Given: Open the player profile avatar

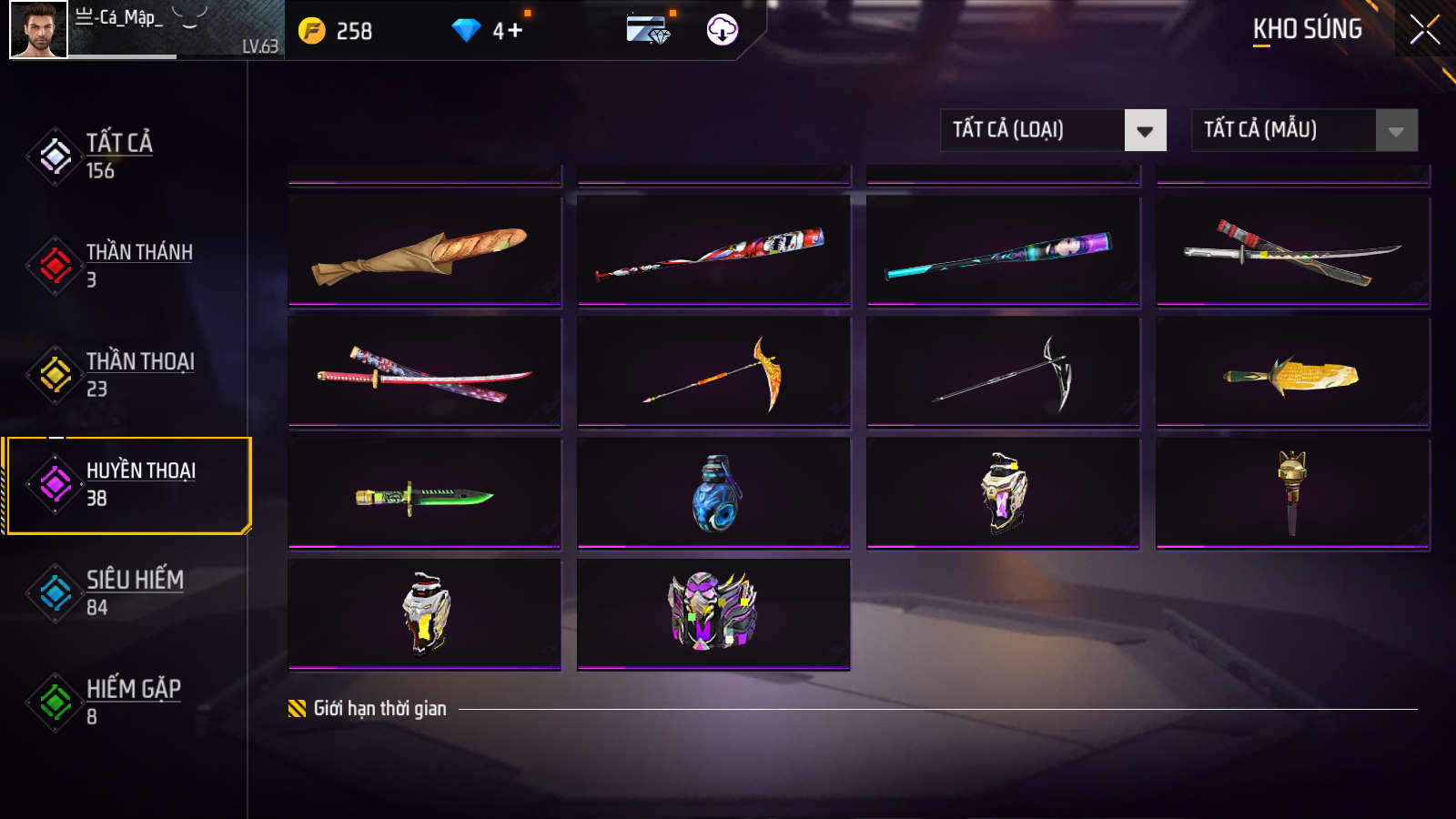Looking at the screenshot, I should pos(38,29).
